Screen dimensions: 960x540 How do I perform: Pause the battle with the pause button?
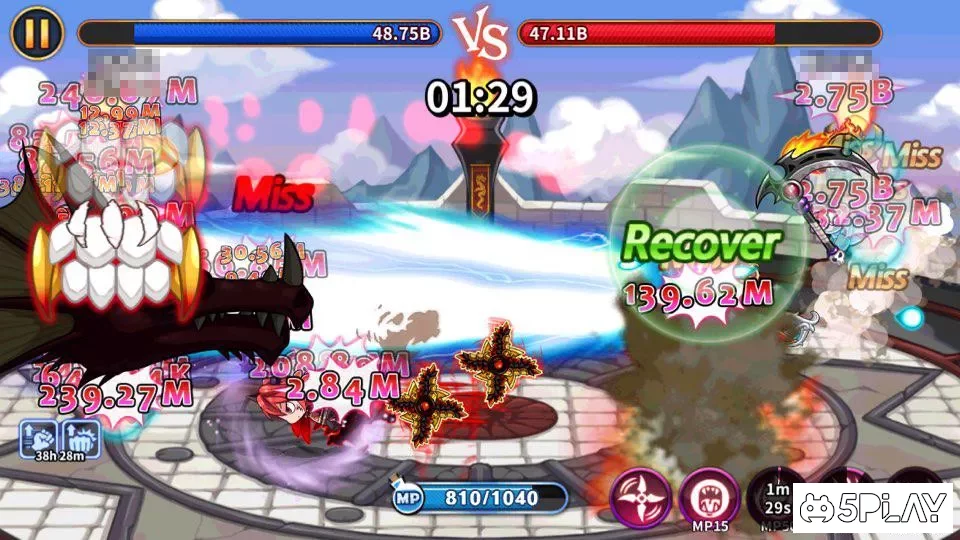(x=36, y=33)
